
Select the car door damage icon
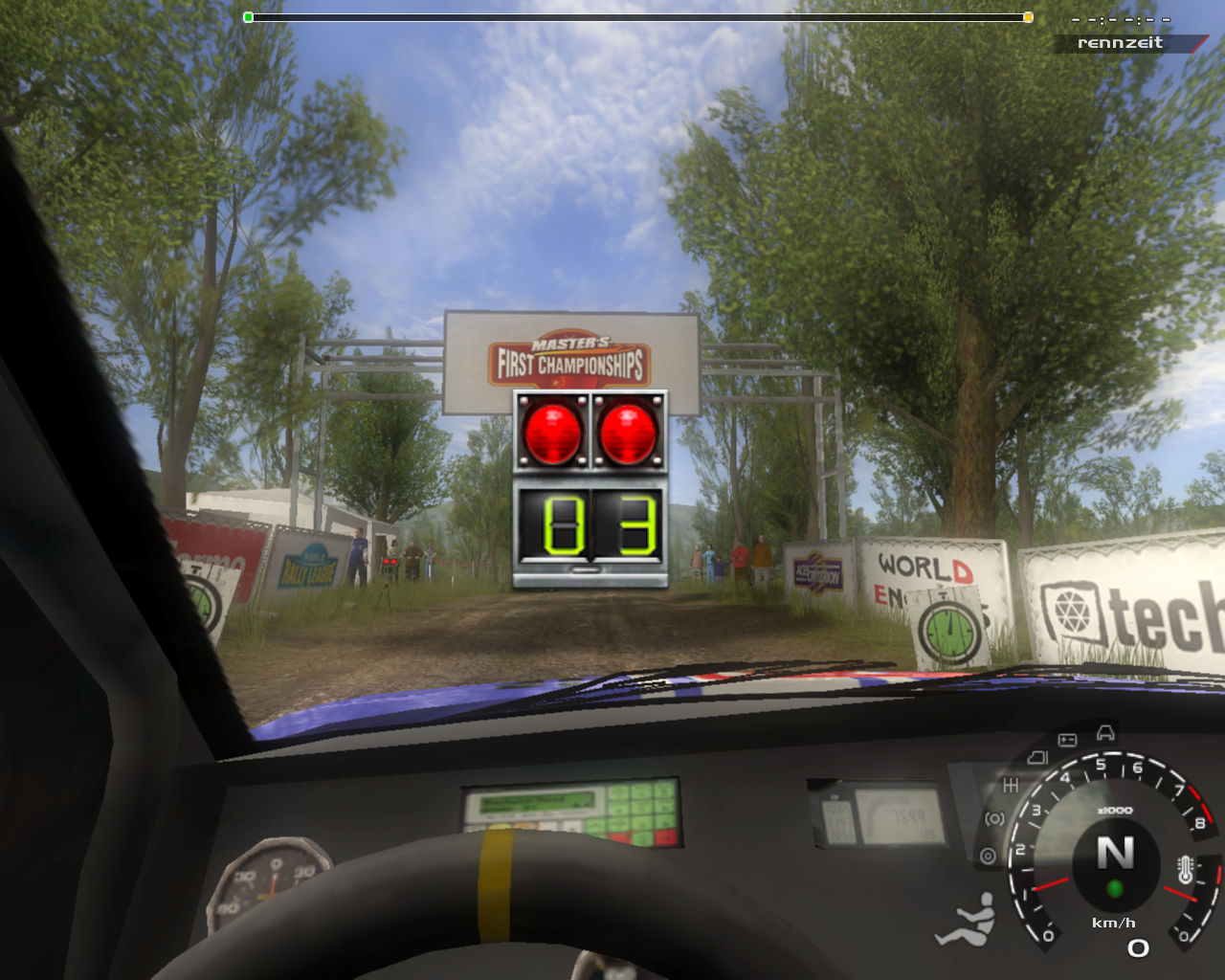(x=1037, y=758)
